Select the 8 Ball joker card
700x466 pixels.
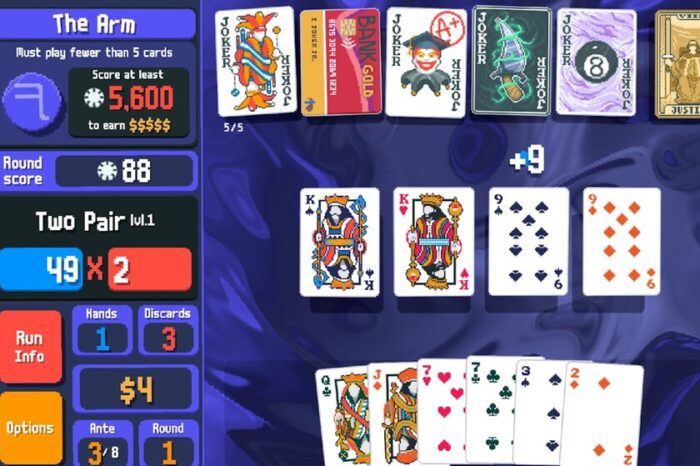click(596, 62)
